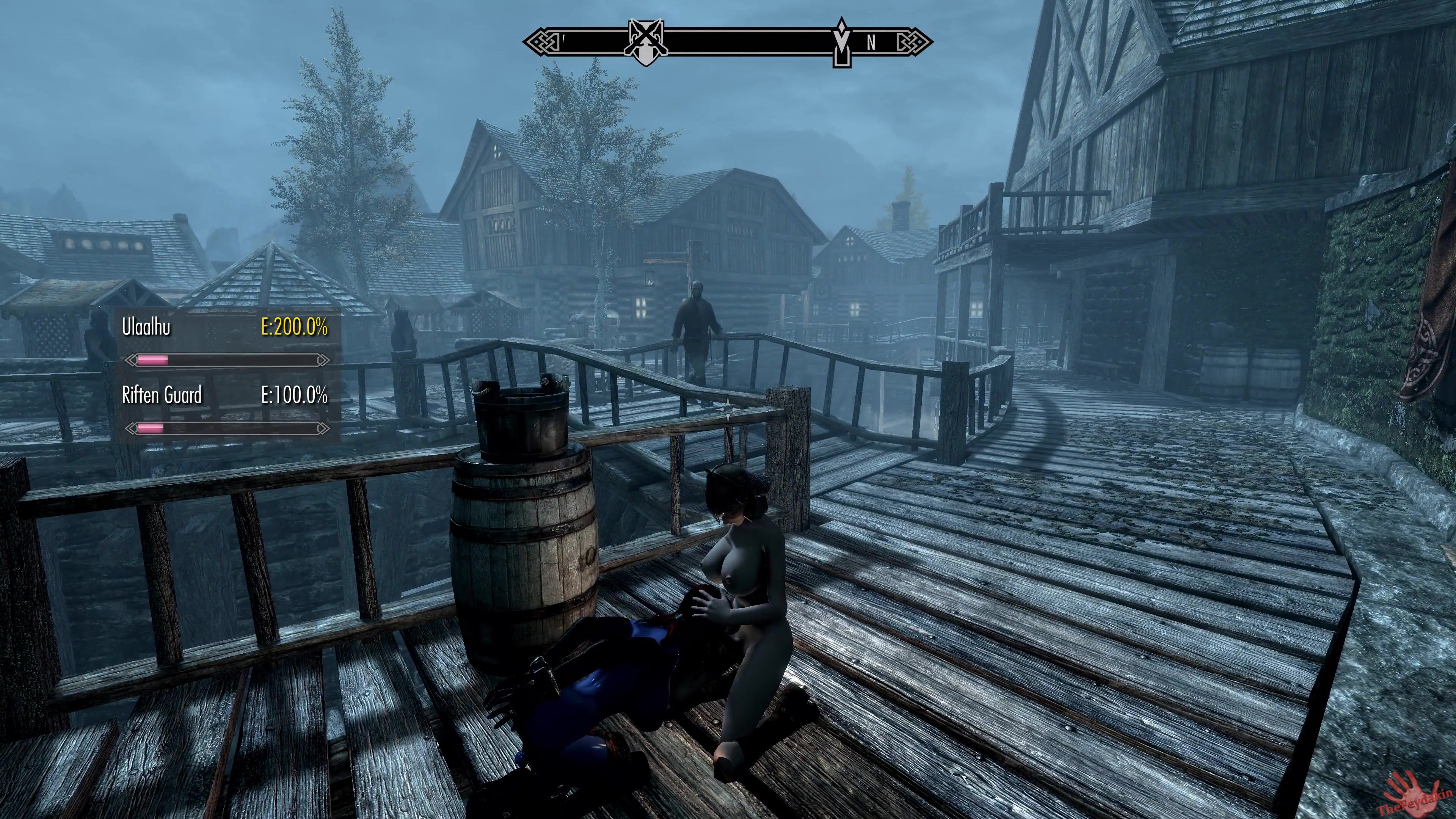
Task: Click the North indicator on the compass
Action: tap(872, 43)
